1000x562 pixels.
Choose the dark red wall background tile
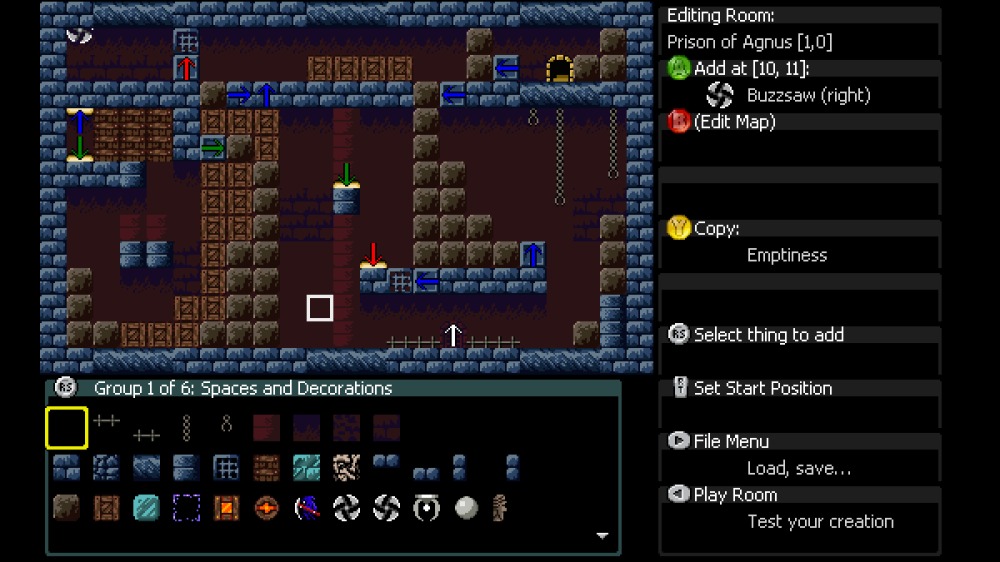pos(266,428)
